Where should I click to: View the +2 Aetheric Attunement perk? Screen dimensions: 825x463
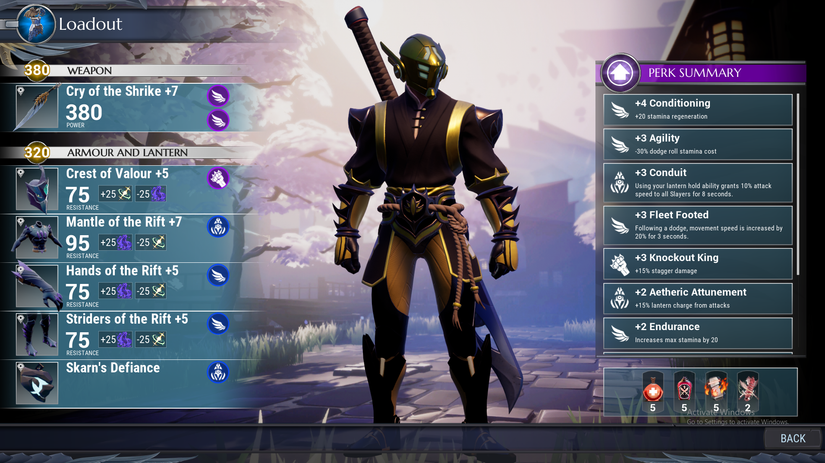tap(699, 298)
